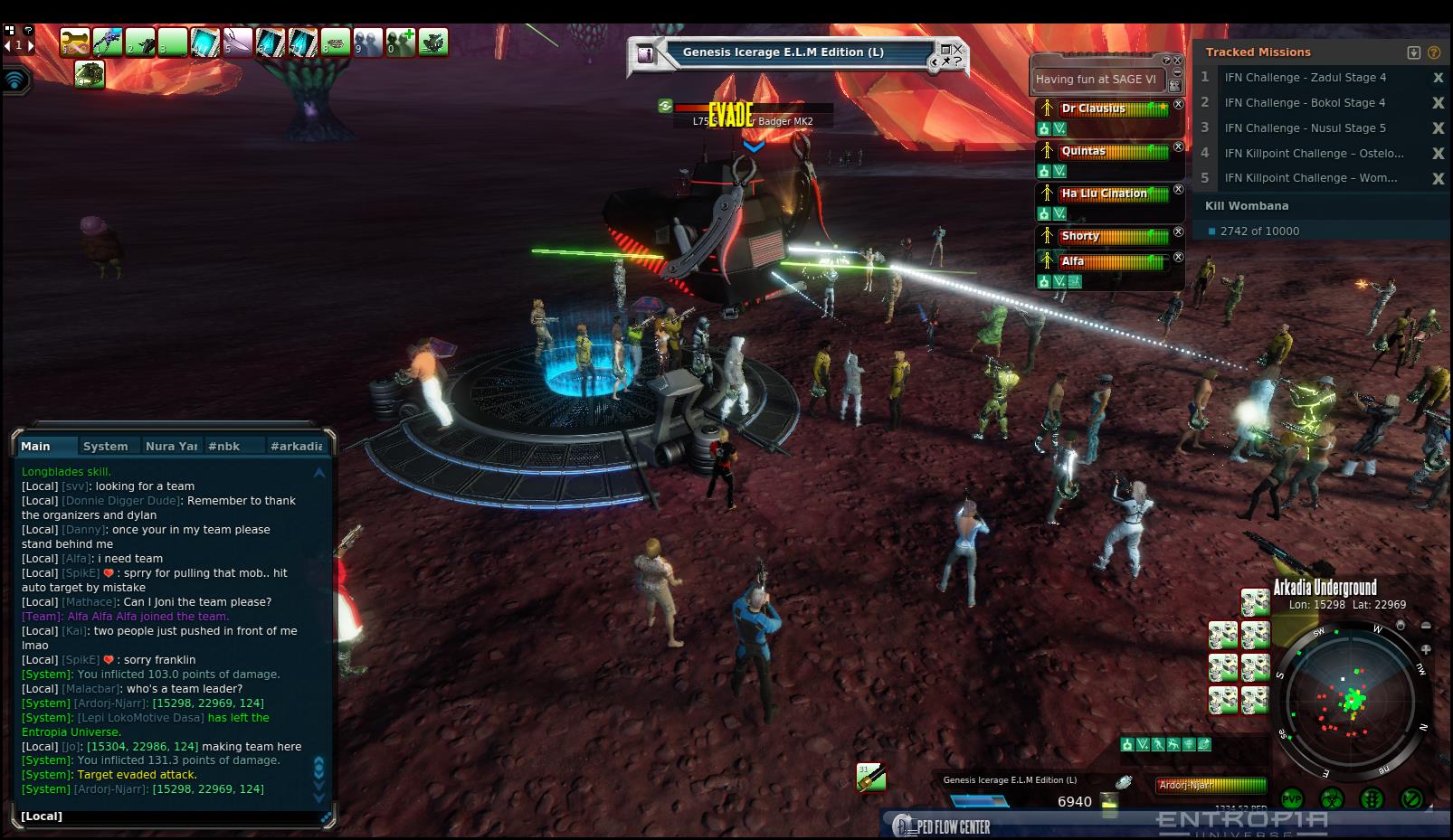Switch to the System chat tab

pos(105,446)
